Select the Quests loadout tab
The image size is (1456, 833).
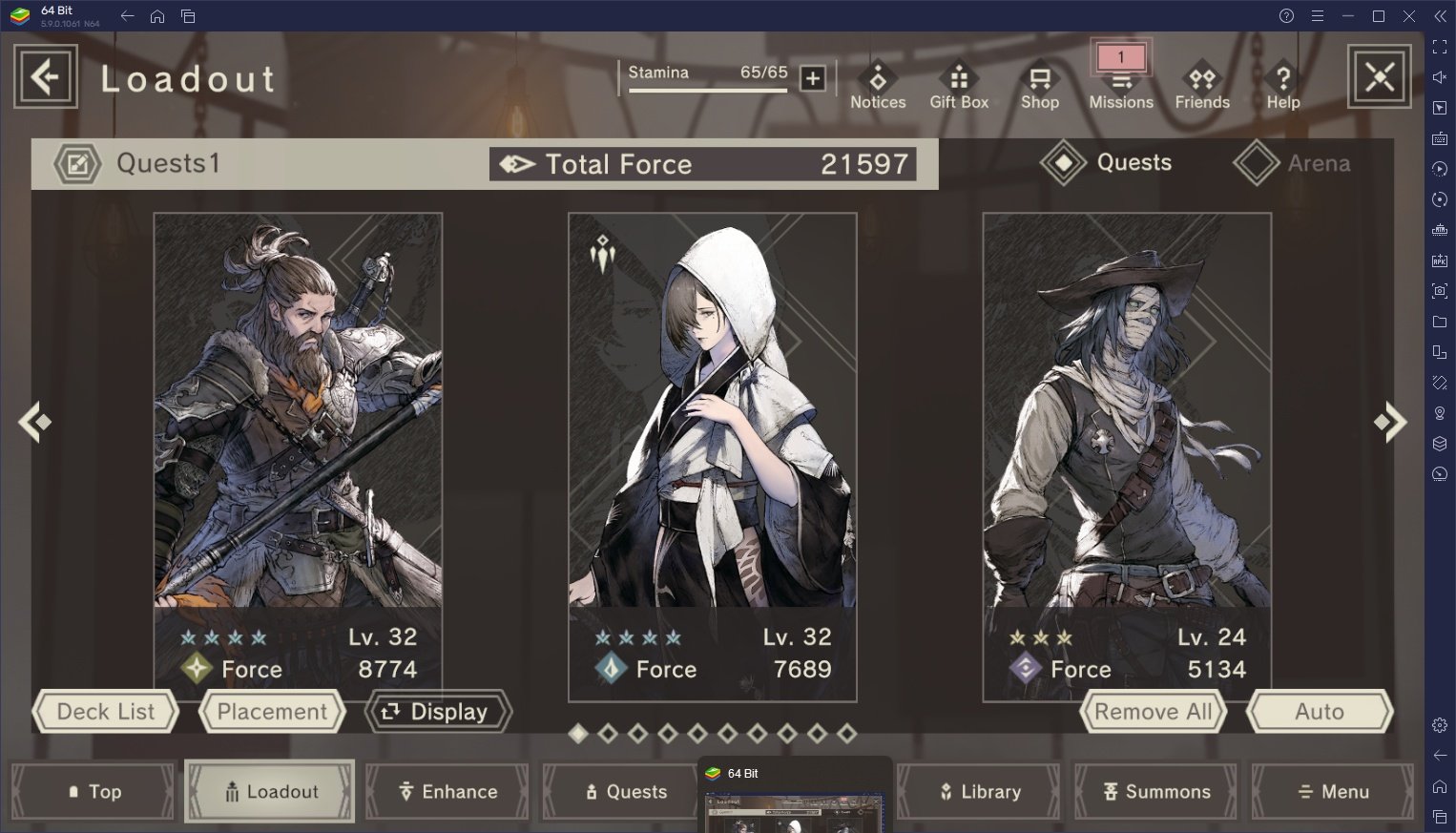coord(1108,163)
